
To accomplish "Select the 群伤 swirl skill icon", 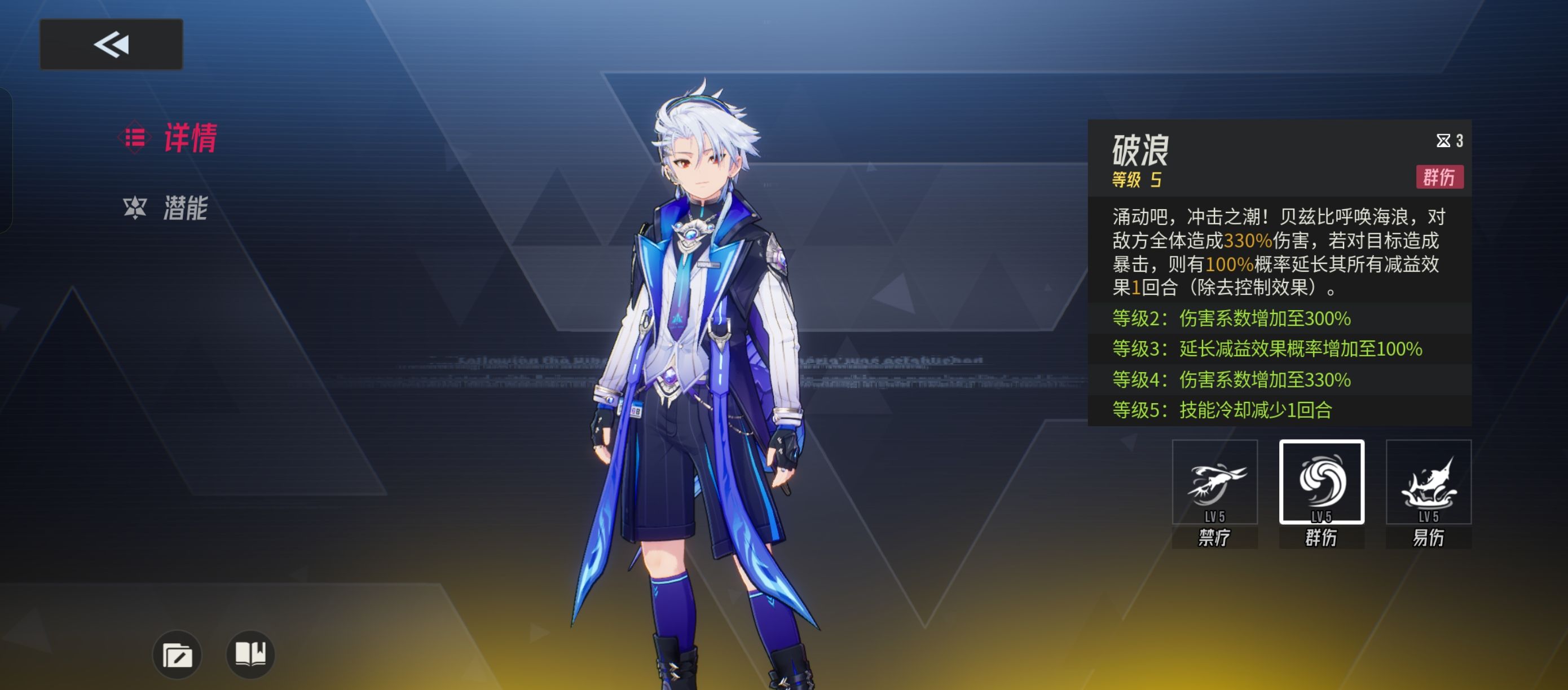I will point(1321,483).
